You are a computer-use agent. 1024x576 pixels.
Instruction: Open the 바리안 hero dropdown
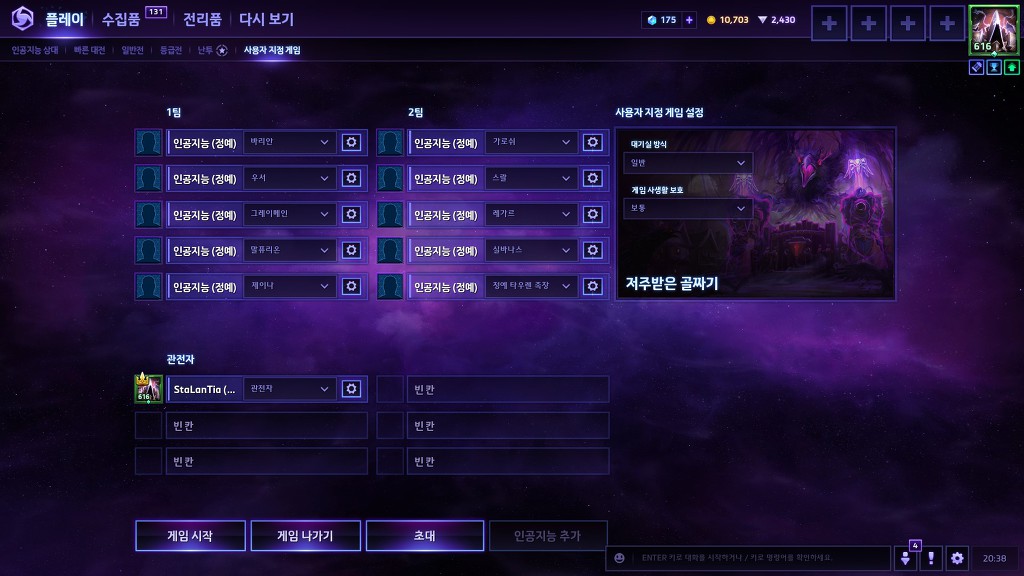[x=289, y=143]
